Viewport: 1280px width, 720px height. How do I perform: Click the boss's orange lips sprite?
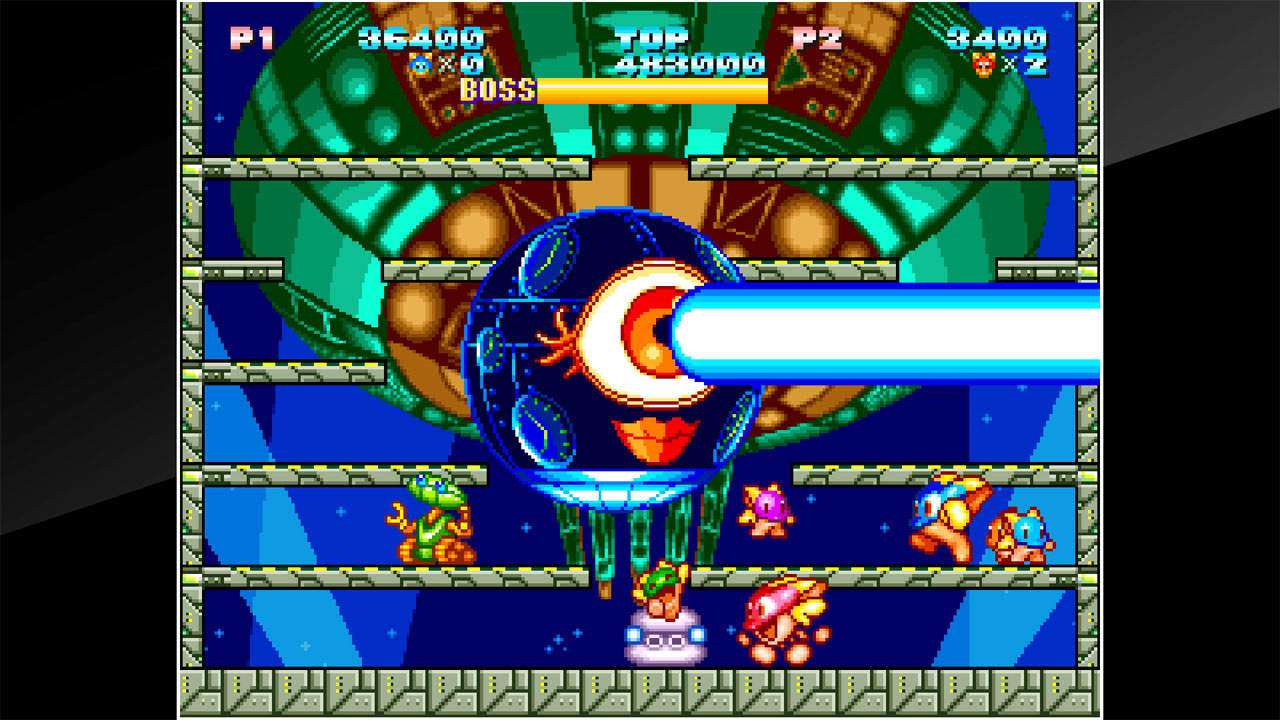653,432
